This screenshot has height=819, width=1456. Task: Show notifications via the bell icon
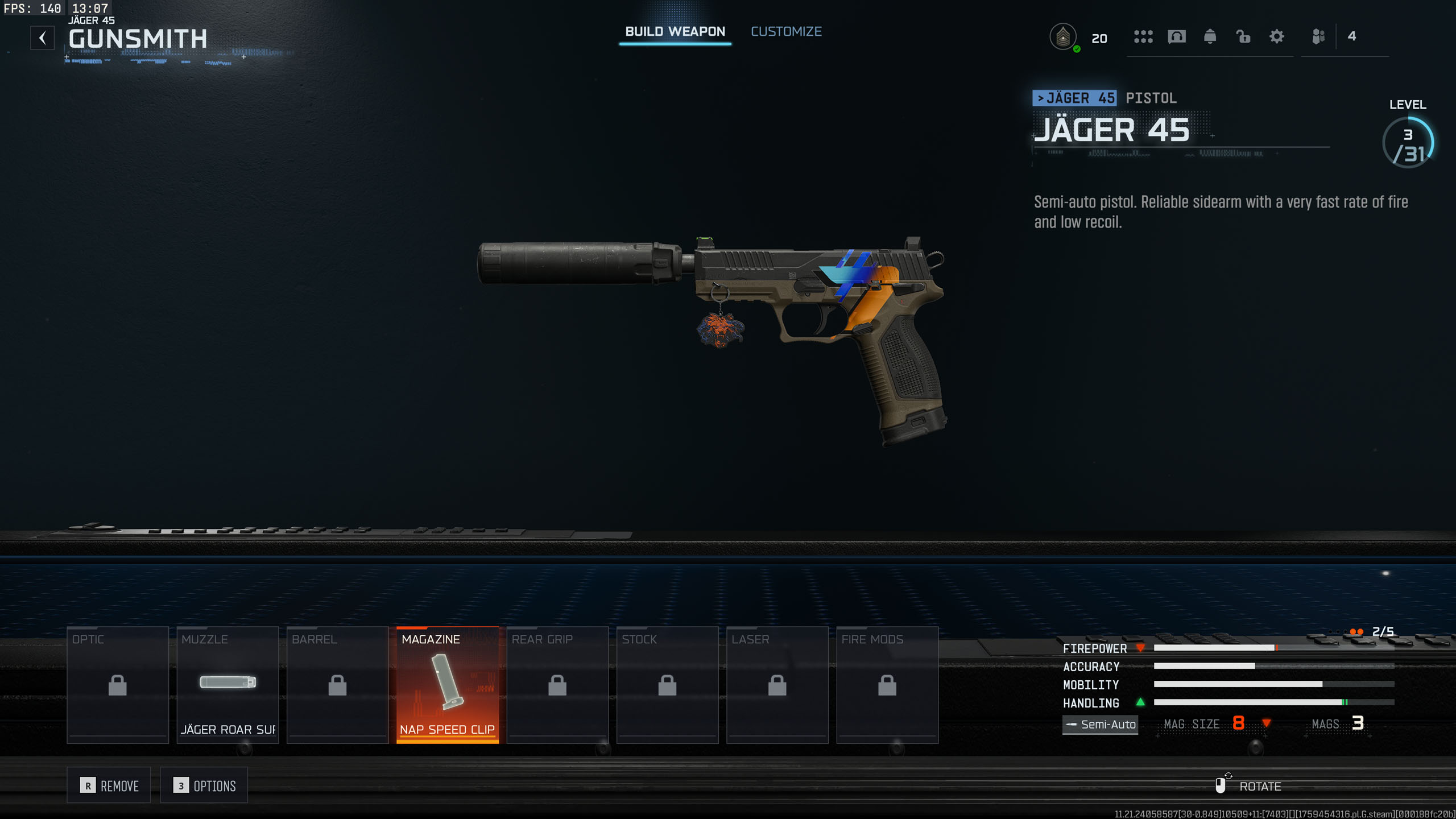tap(1210, 37)
